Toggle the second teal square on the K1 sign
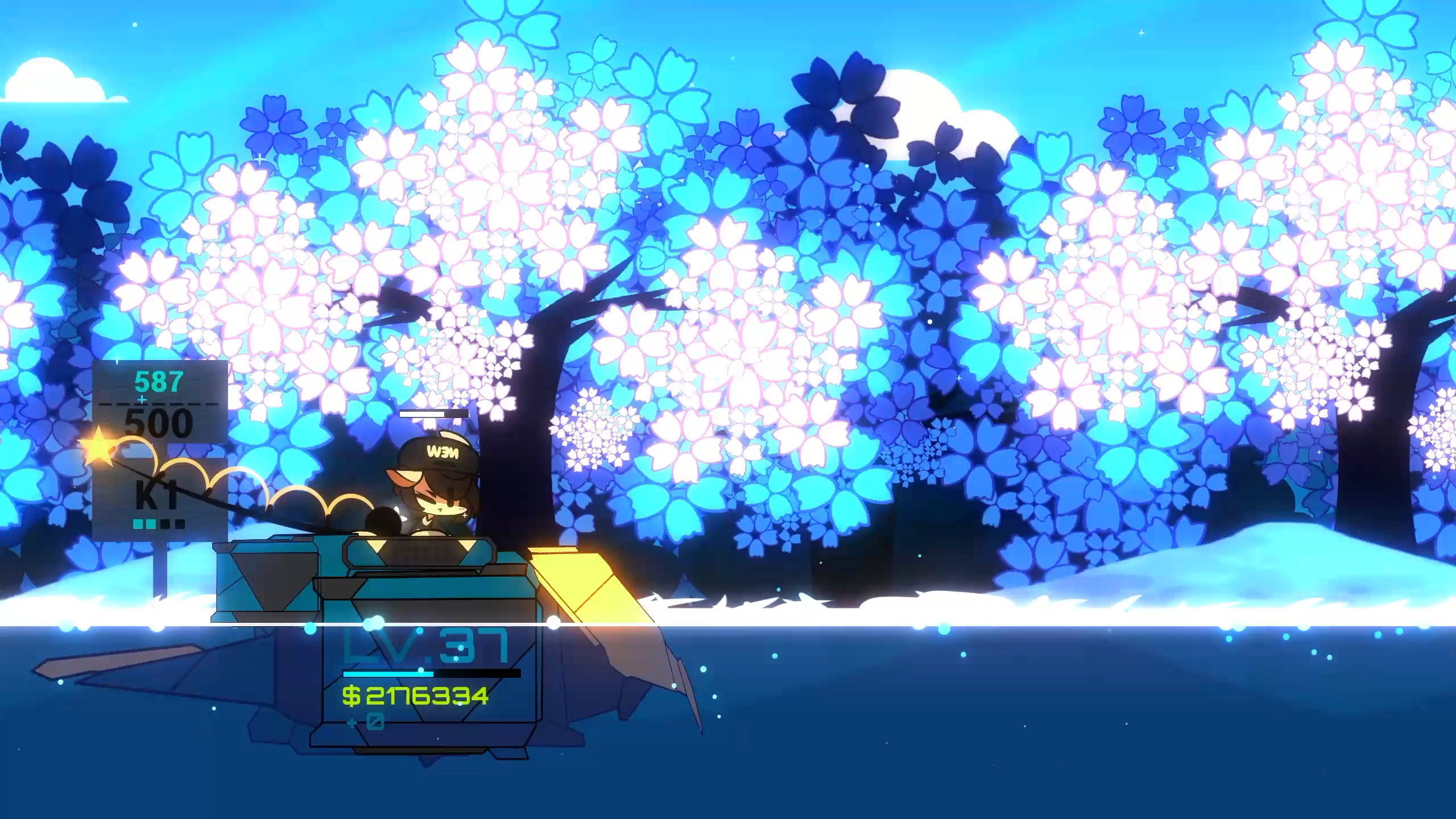Image resolution: width=1456 pixels, height=819 pixels. 151,523
